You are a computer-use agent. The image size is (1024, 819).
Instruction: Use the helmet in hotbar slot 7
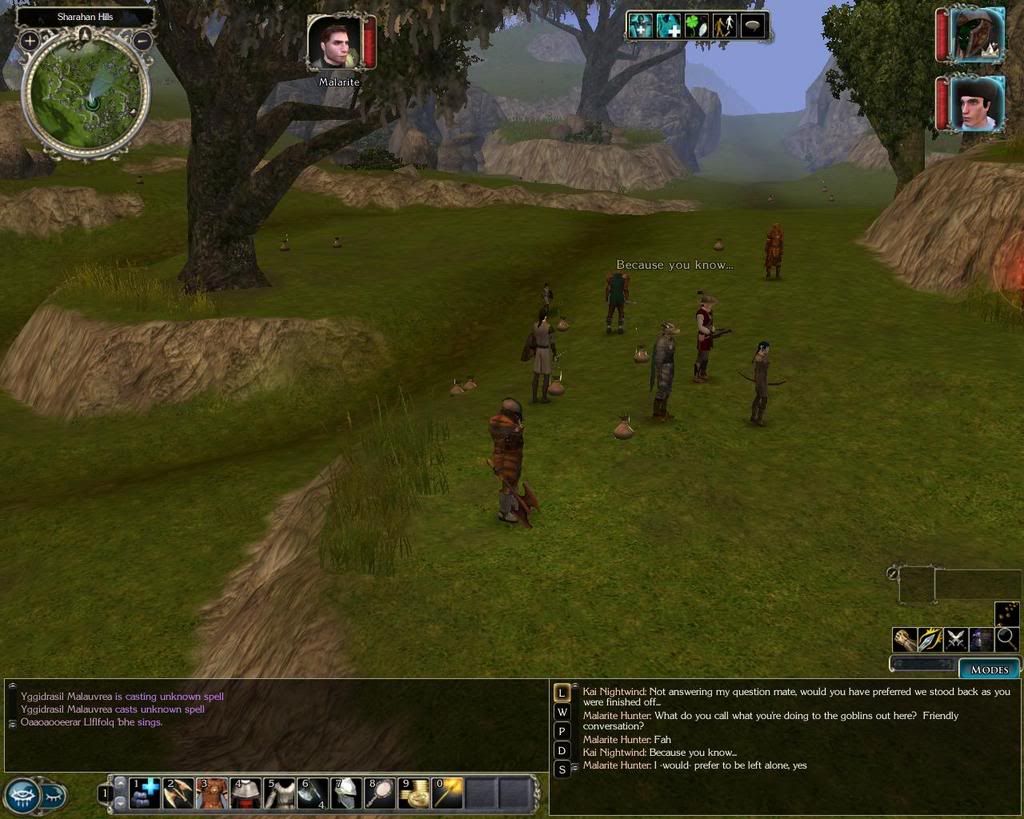click(x=346, y=793)
